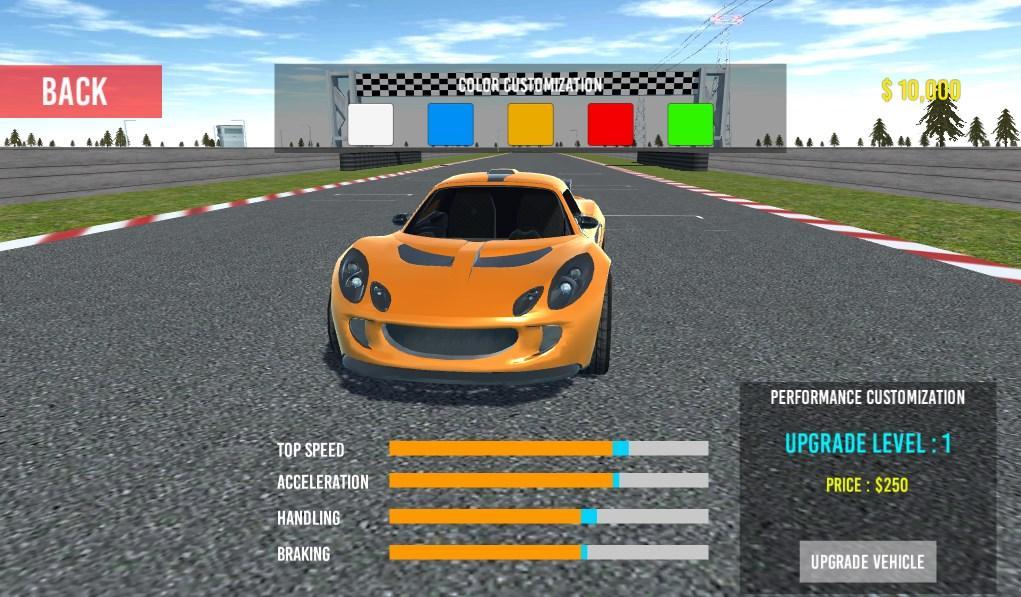The width and height of the screenshot is (1021, 597).
Task: Choose the white color swatch
Action: tap(370, 124)
